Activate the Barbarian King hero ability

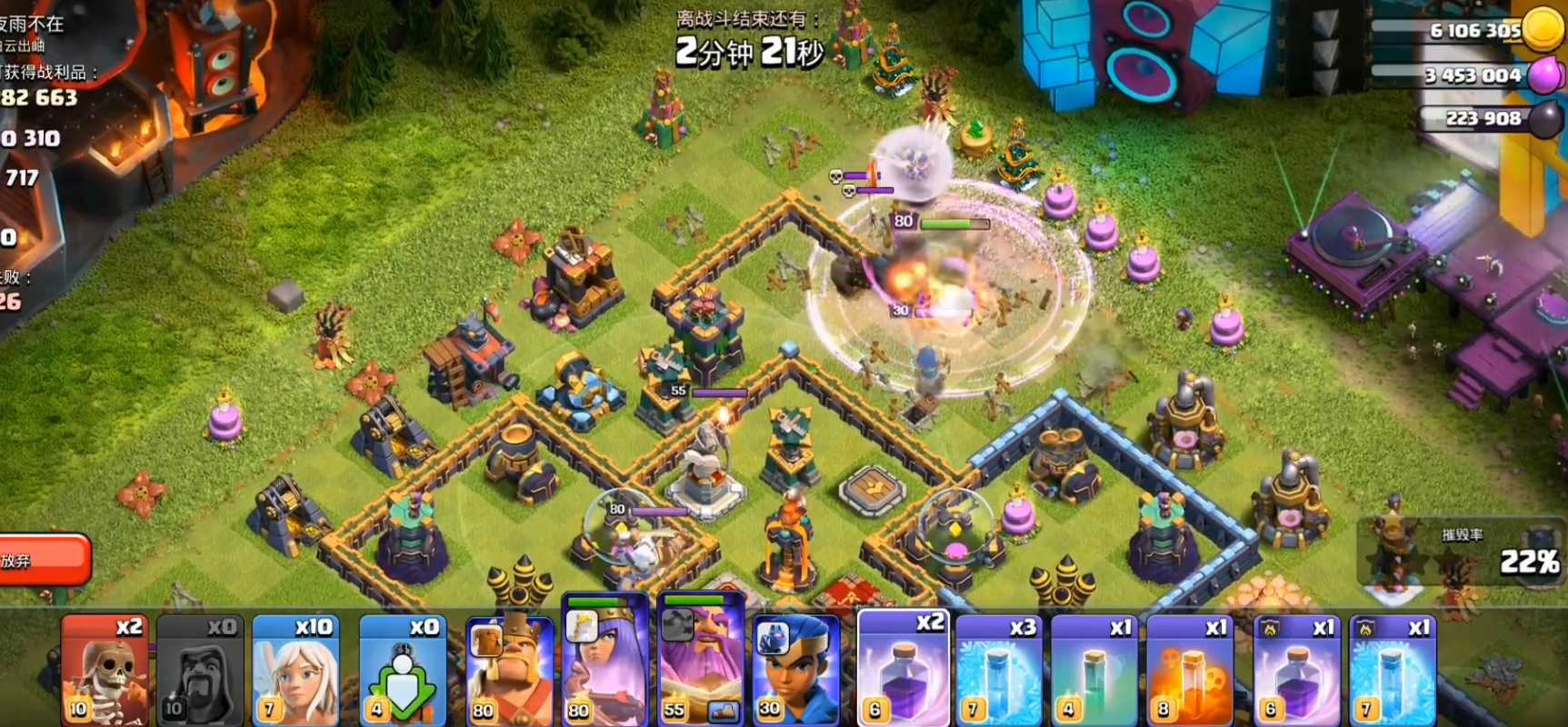pyautogui.click(x=508, y=670)
